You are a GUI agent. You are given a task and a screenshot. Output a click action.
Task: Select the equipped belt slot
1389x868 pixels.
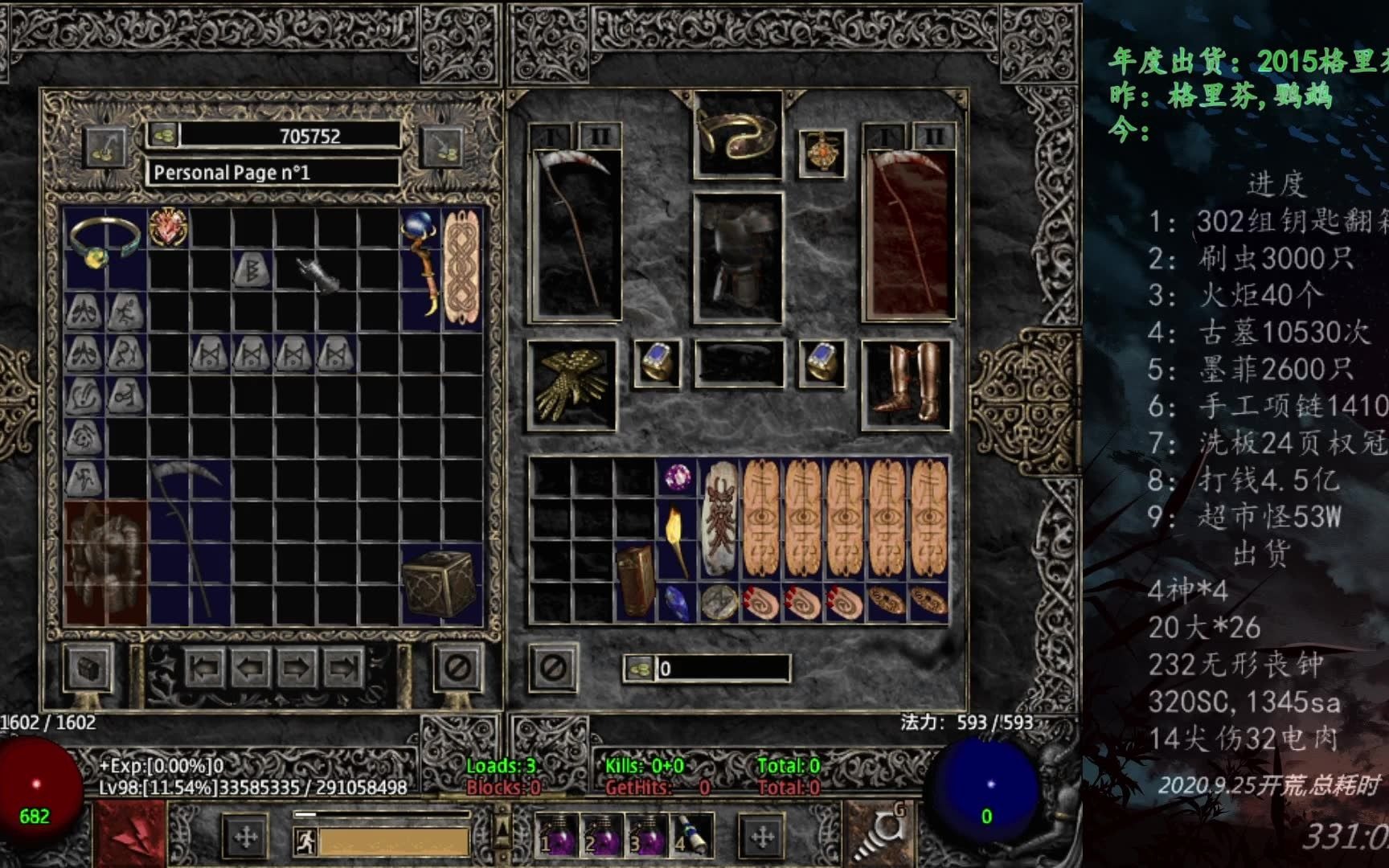click(x=738, y=364)
